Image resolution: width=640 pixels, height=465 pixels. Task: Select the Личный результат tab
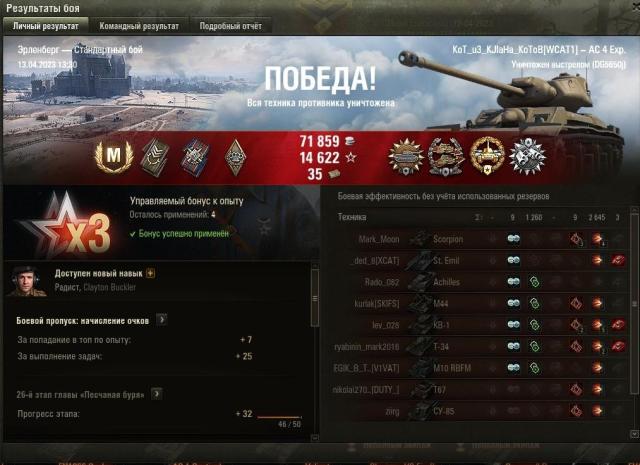tap(45, 26)
